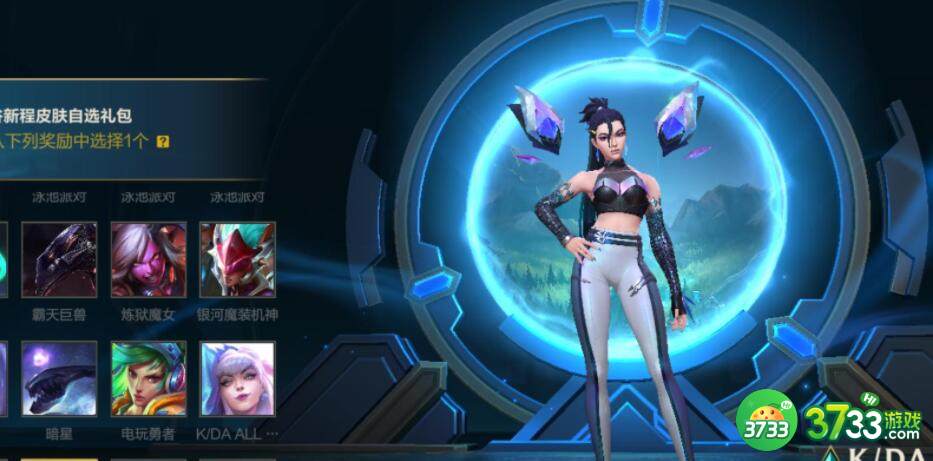This screenshot has width=933, height=461.
Task: Pick the 银河魔装机神 skin reward
Action: coord(237,259)
